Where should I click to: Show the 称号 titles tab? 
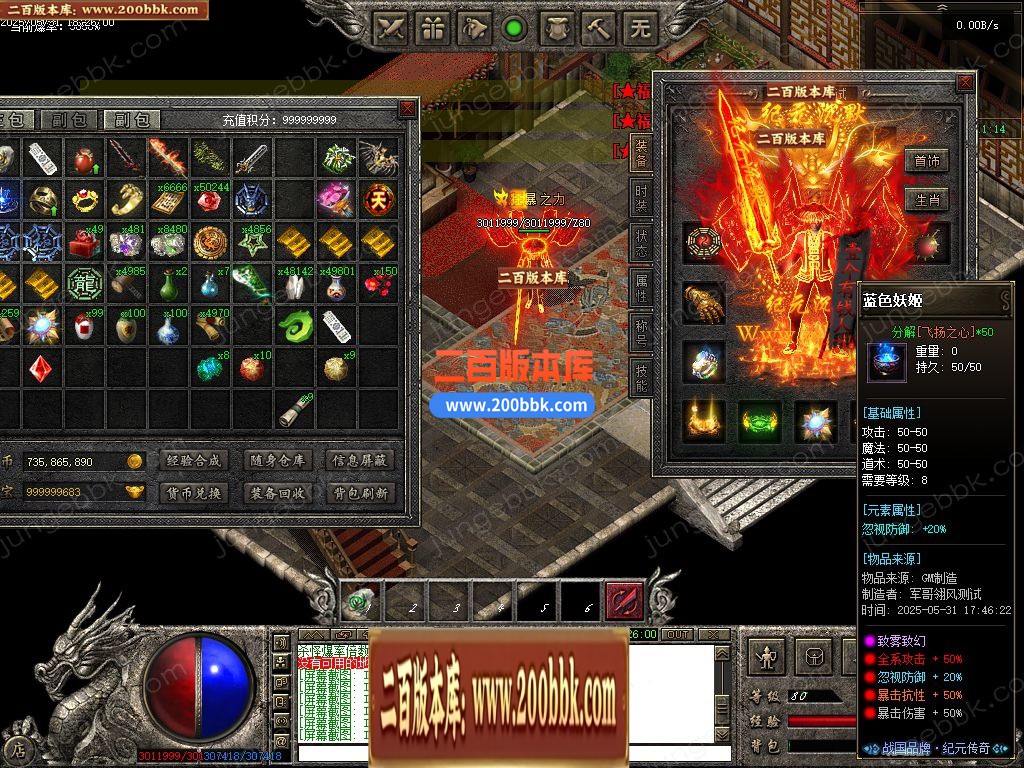[641, 331]
